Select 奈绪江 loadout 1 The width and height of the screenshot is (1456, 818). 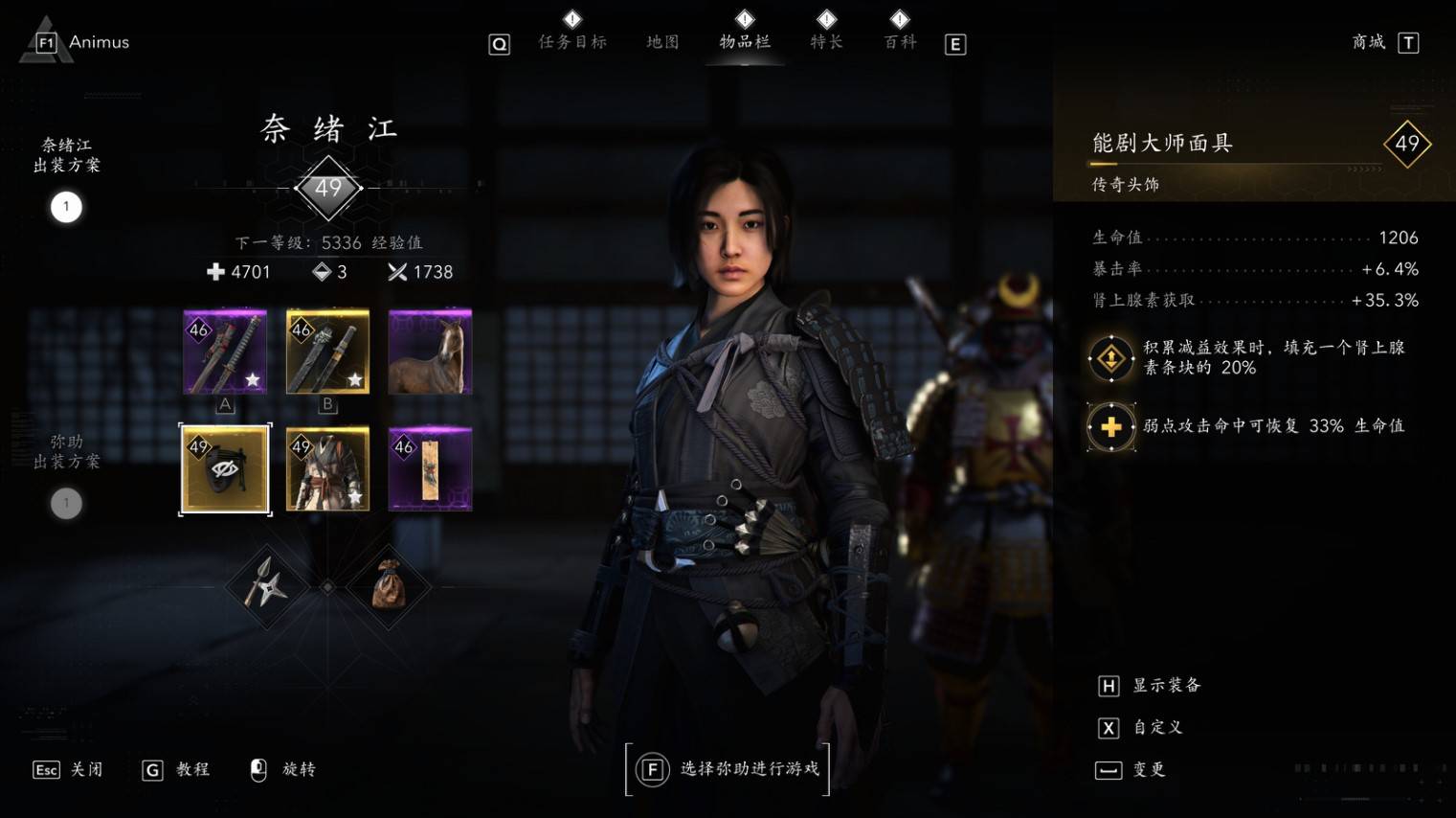pos(66,207)
